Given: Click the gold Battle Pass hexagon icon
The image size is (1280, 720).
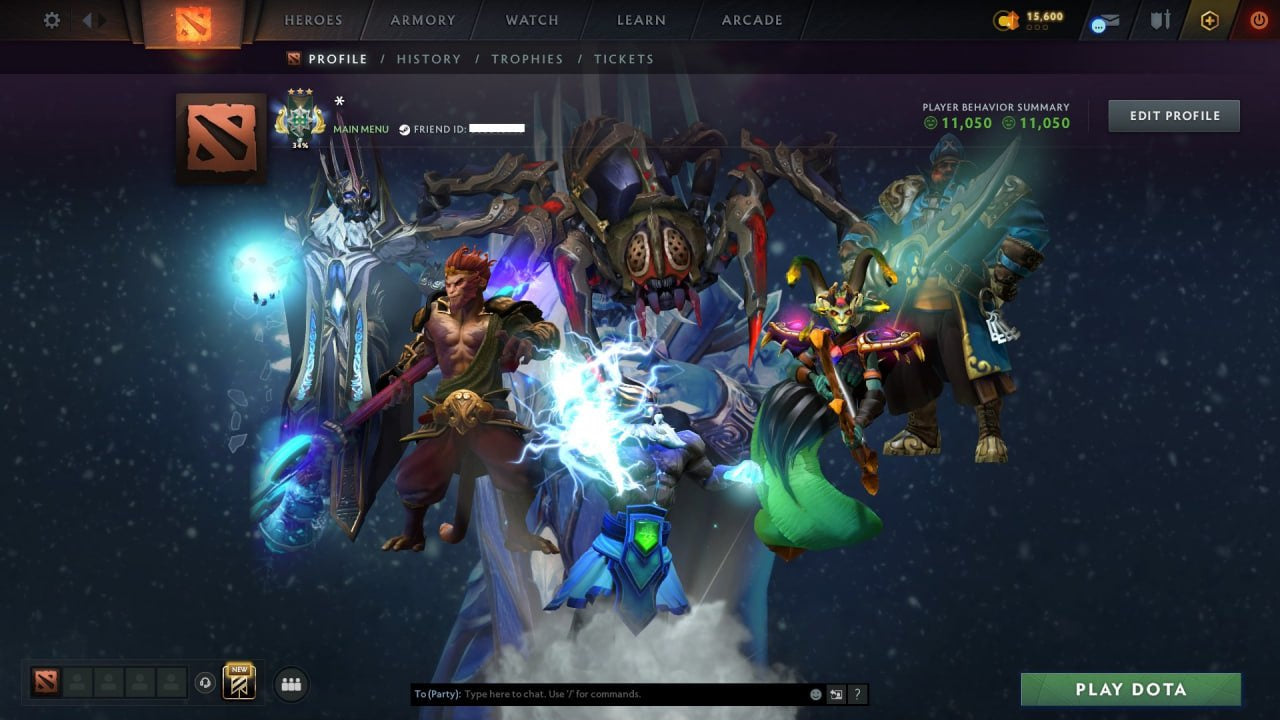Looking at the screenshot, I should pyautogui.click(x=1210, y=19).
